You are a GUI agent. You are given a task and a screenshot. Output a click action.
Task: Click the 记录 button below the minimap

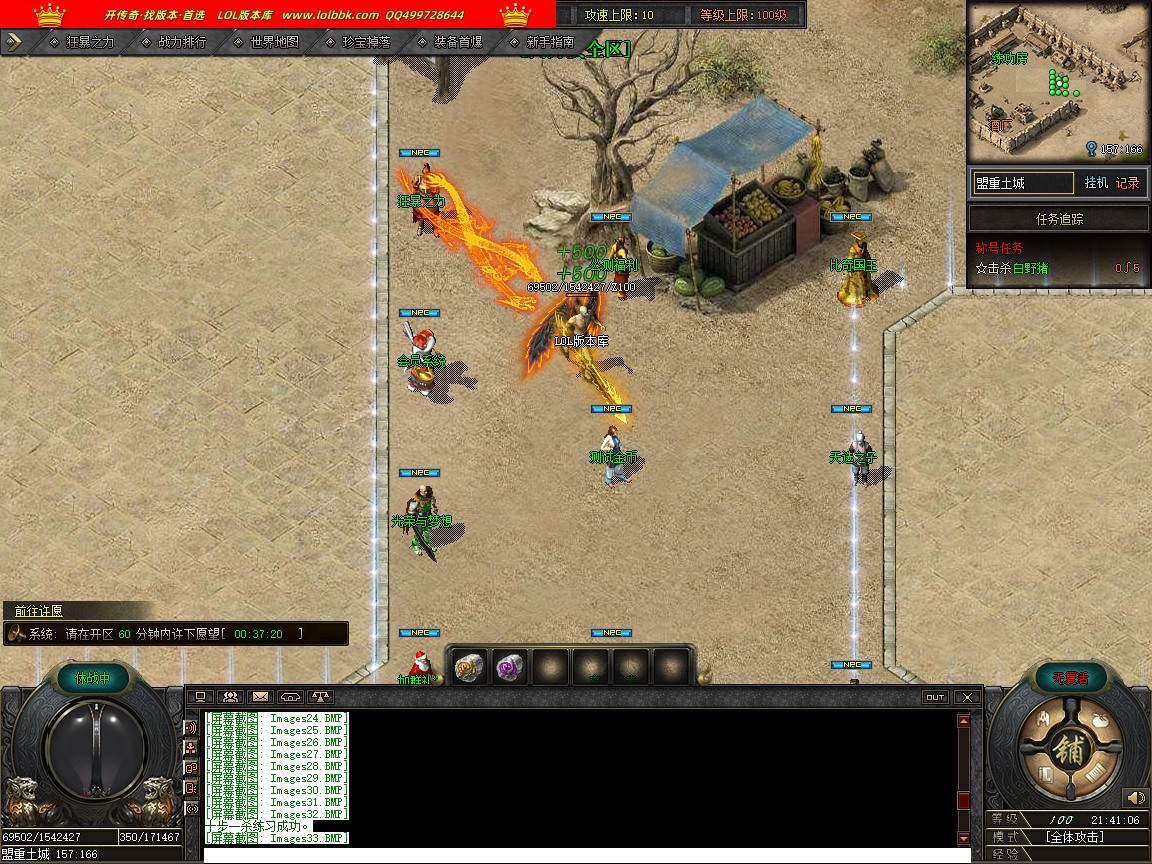(1128, 183)
